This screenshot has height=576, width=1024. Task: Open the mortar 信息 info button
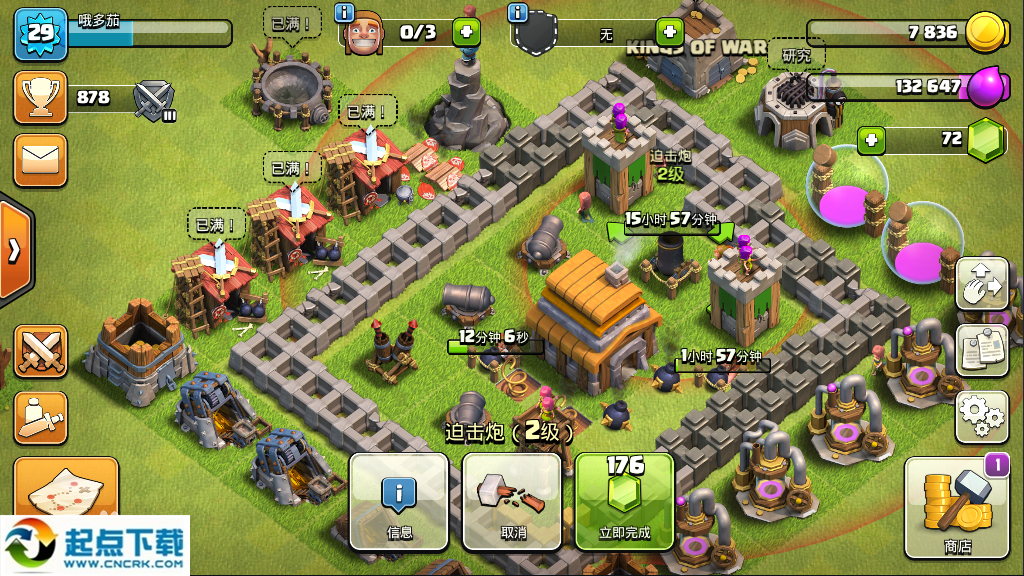399,501
